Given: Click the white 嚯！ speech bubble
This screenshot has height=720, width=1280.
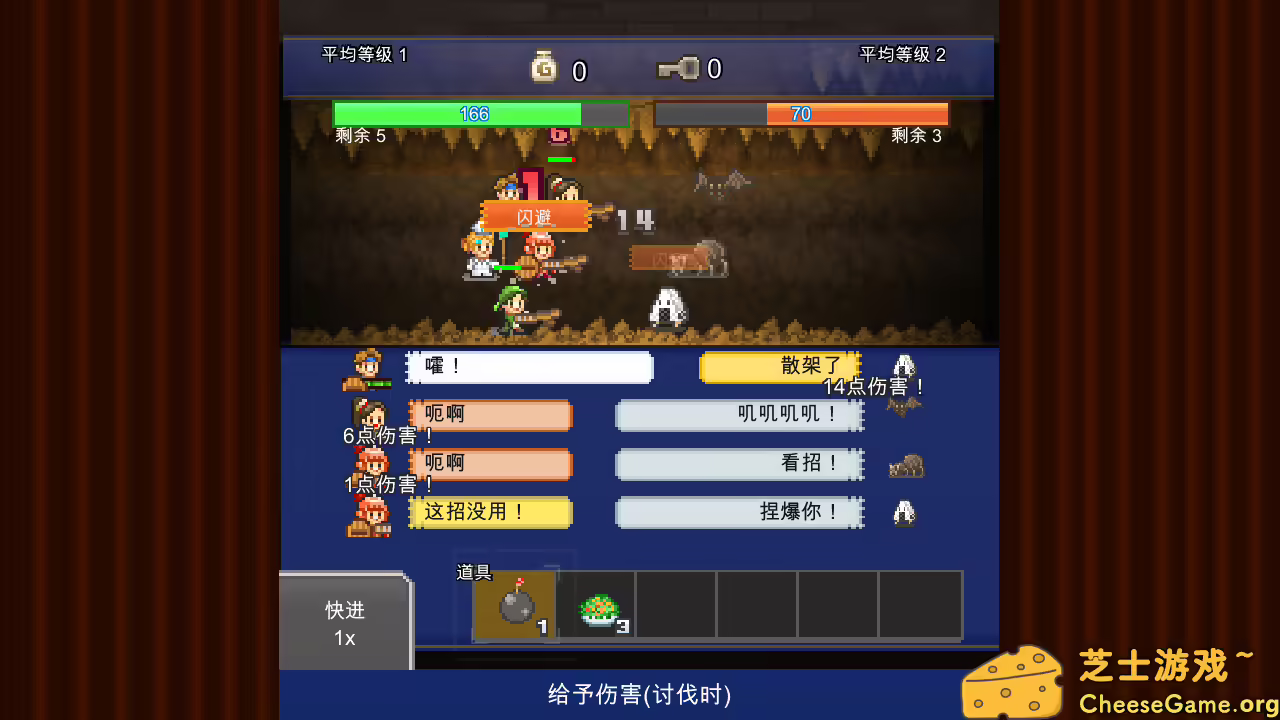Looking at the screenshot, I should click(x=530, y=367).
